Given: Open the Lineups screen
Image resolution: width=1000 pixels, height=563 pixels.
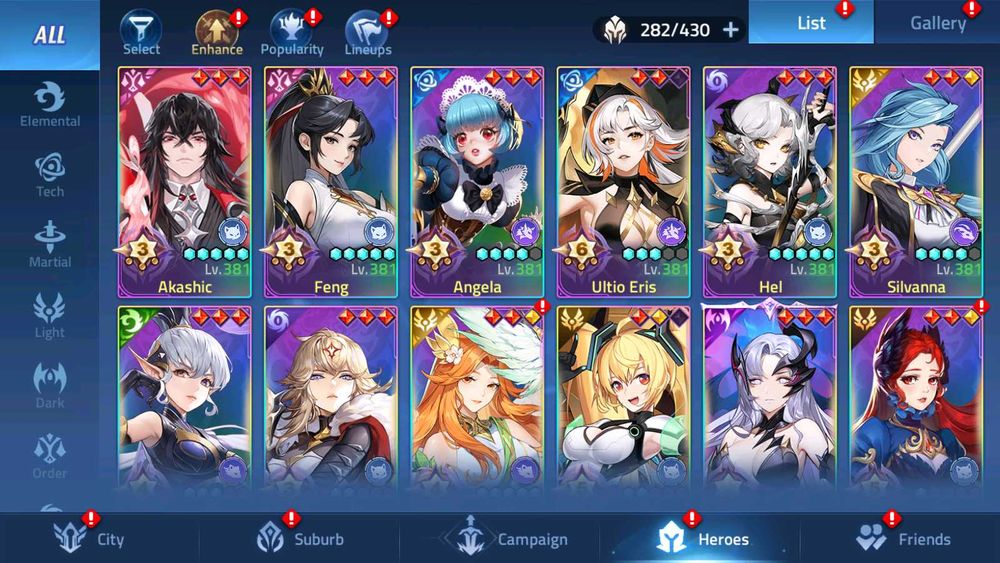Looking at the screenshot, I should (x=367, y=32).
